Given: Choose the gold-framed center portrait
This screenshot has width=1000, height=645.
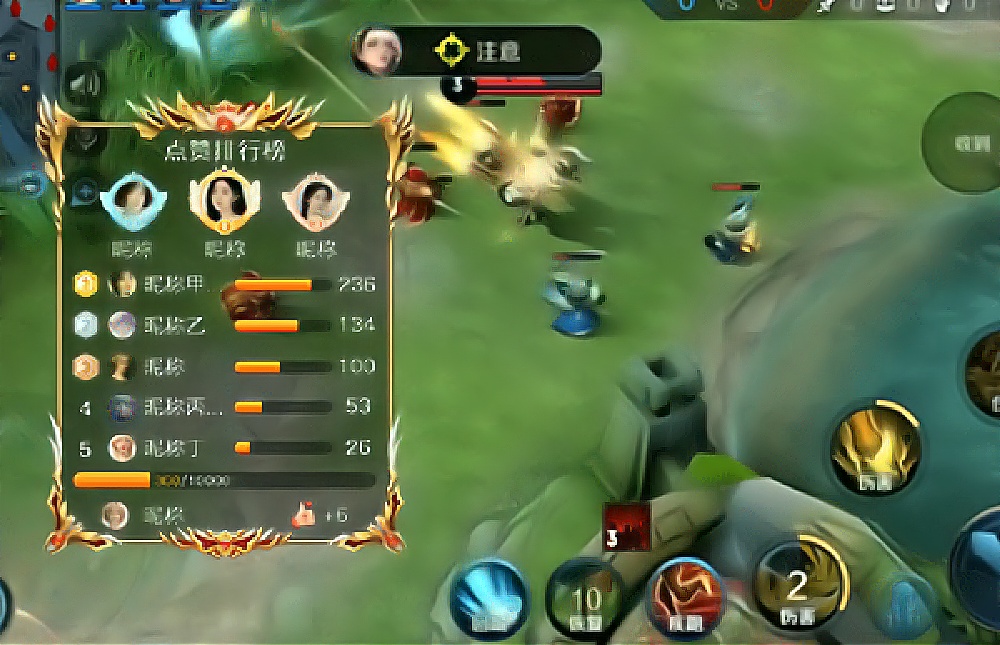Looking at the screenshot, I should point(225,200).
